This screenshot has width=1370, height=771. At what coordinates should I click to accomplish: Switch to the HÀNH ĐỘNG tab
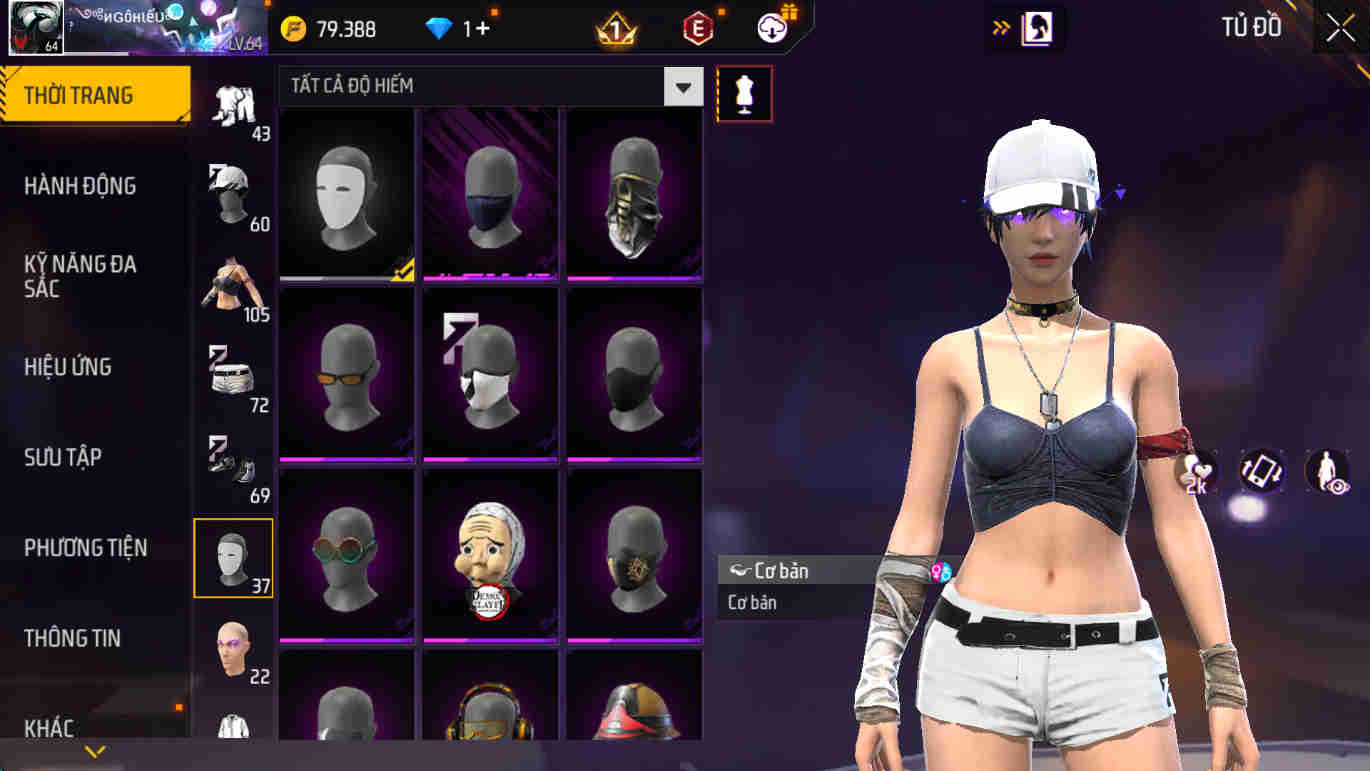tap(79, 186)
